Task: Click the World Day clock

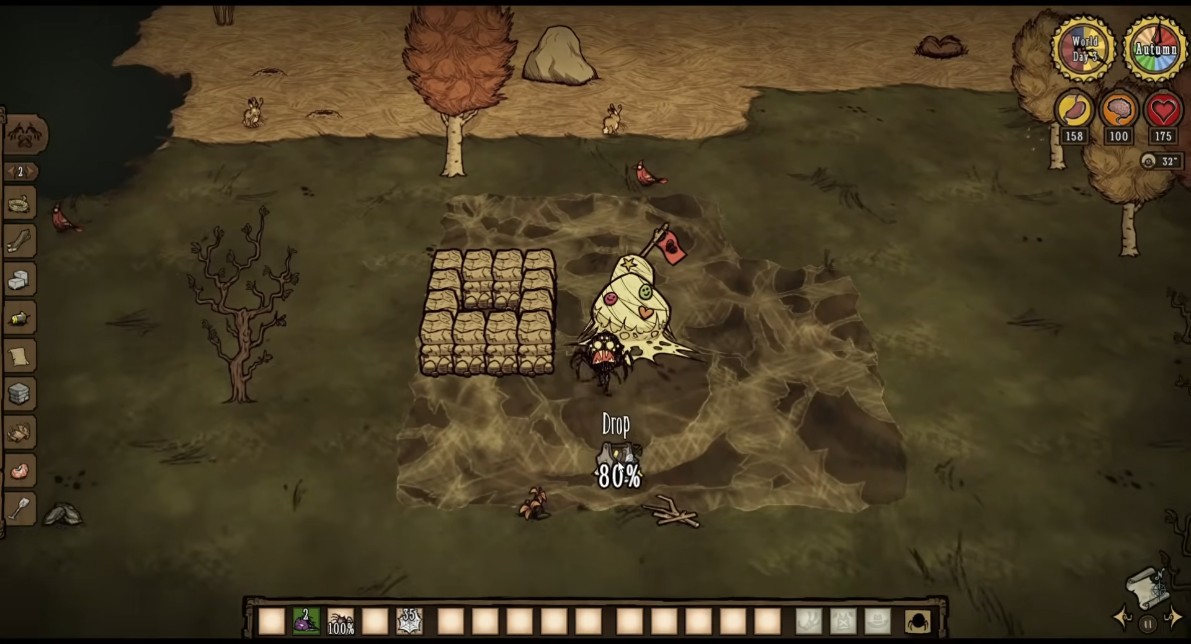Action: [x=1084, y=48]
